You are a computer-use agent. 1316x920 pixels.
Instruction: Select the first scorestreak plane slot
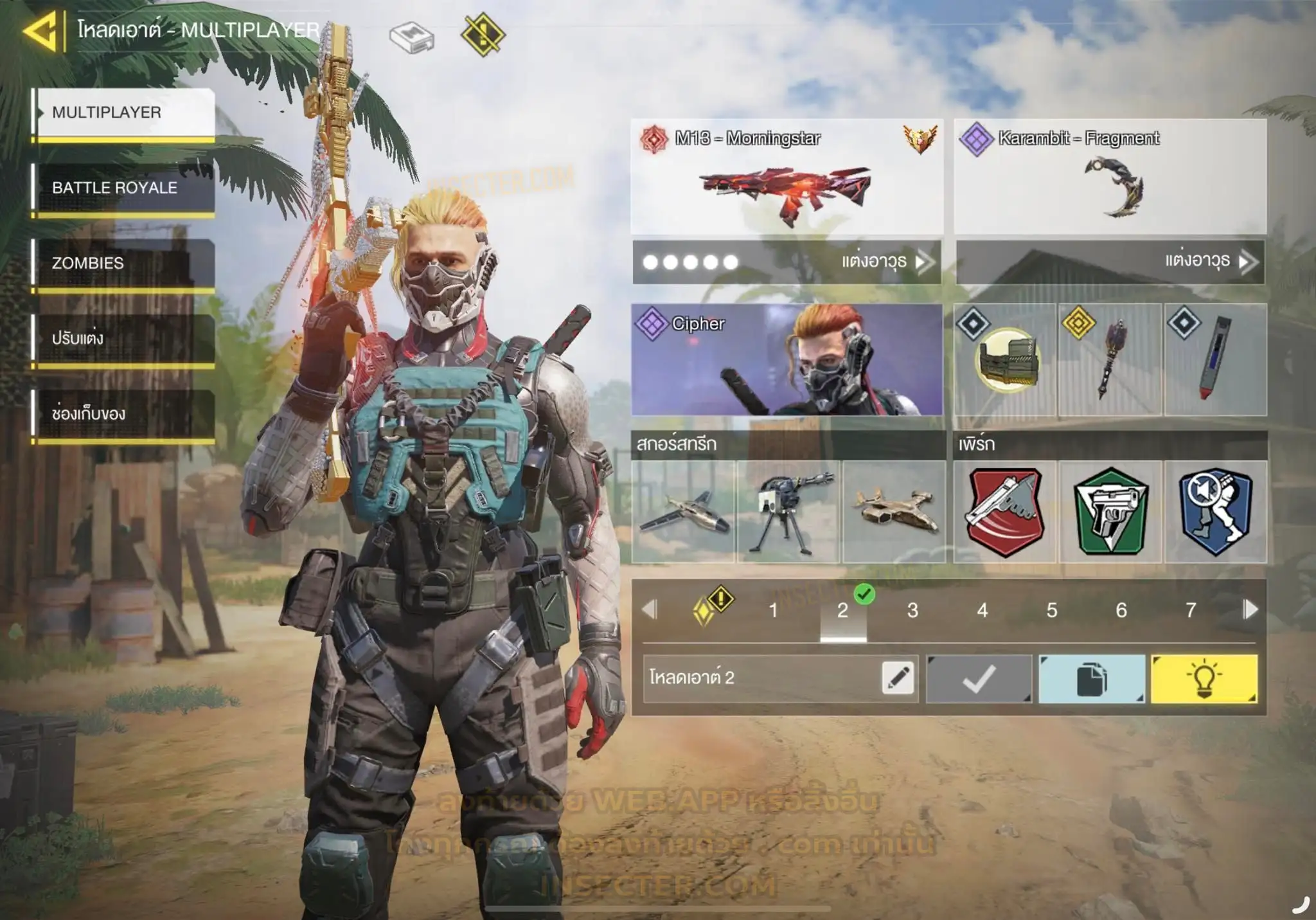(x=683, y=512)
